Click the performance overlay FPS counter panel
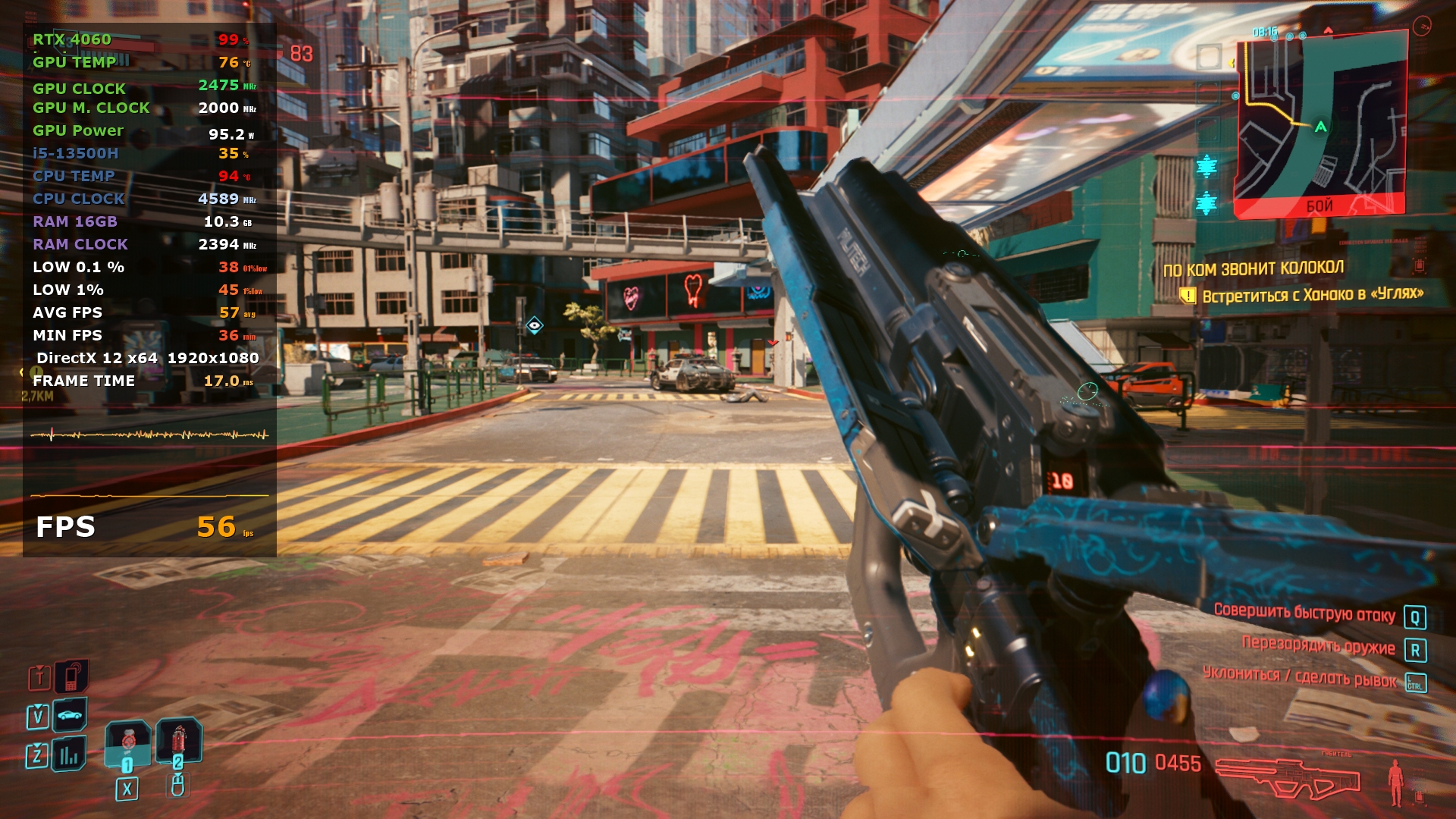The width and height of the screenshot is (1456, 819). pos(149,526)
